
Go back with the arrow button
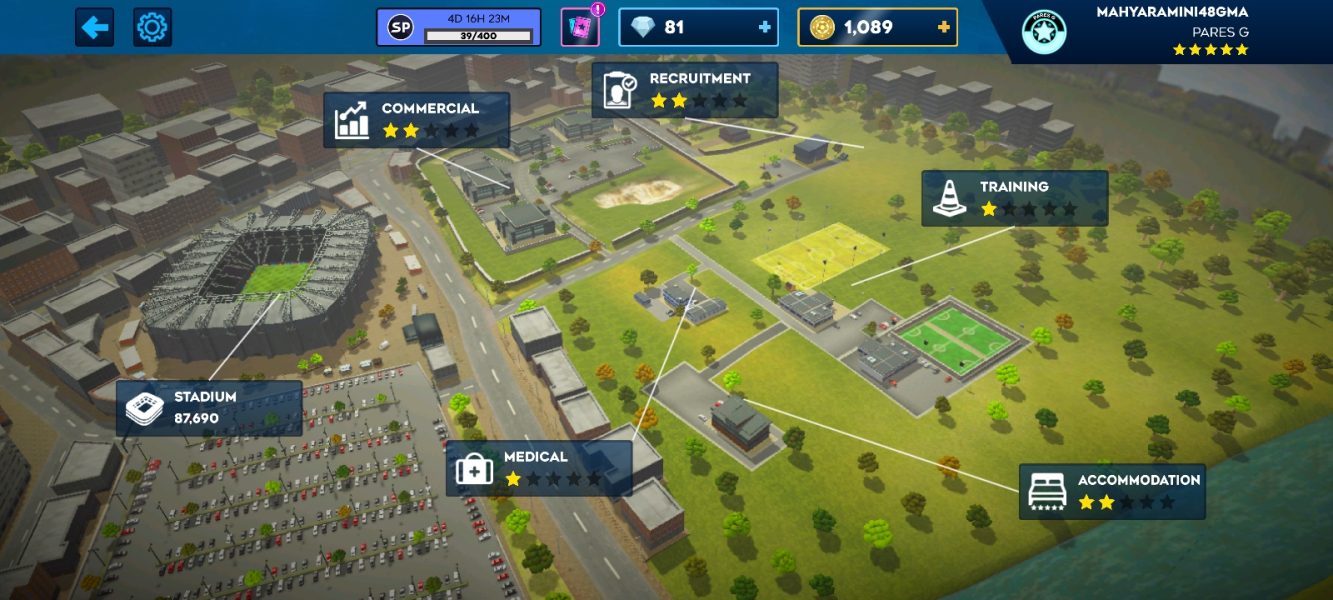pos(94,27)
